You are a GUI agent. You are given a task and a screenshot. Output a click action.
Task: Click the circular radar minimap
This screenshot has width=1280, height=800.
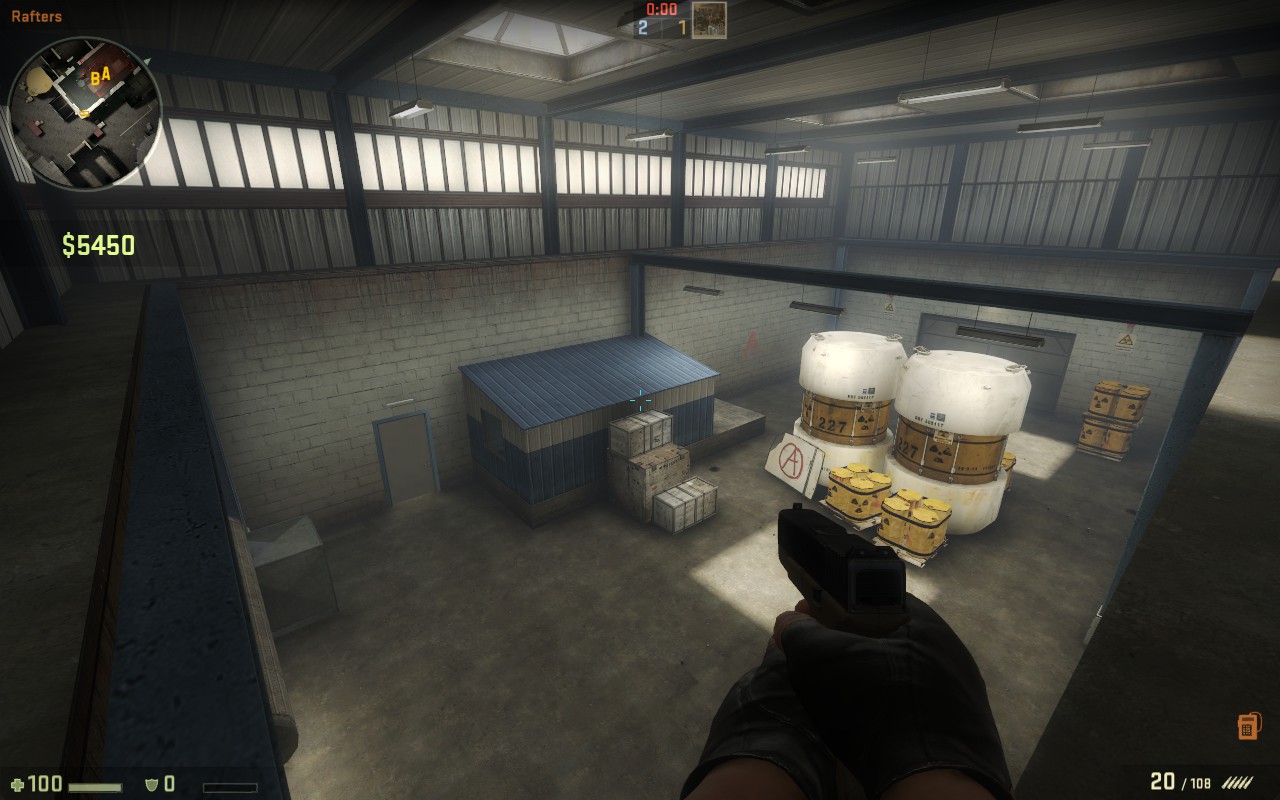coord(84,113)
